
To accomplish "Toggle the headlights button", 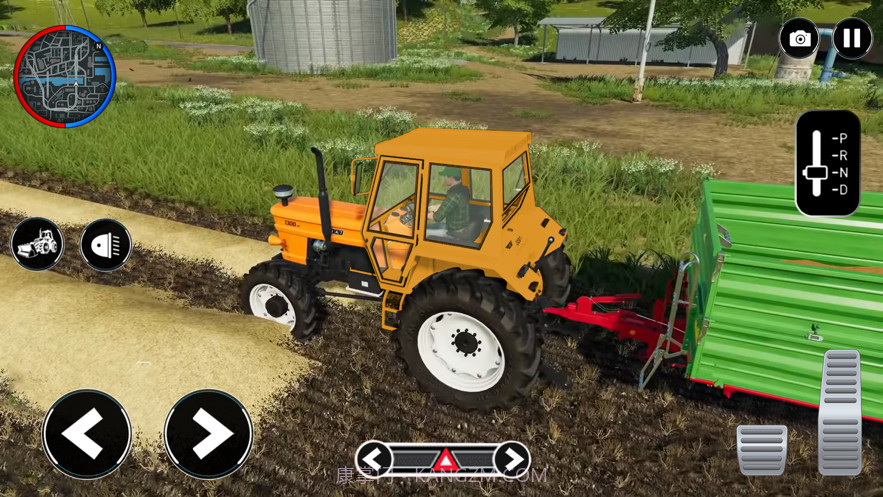I will (106, 244).
